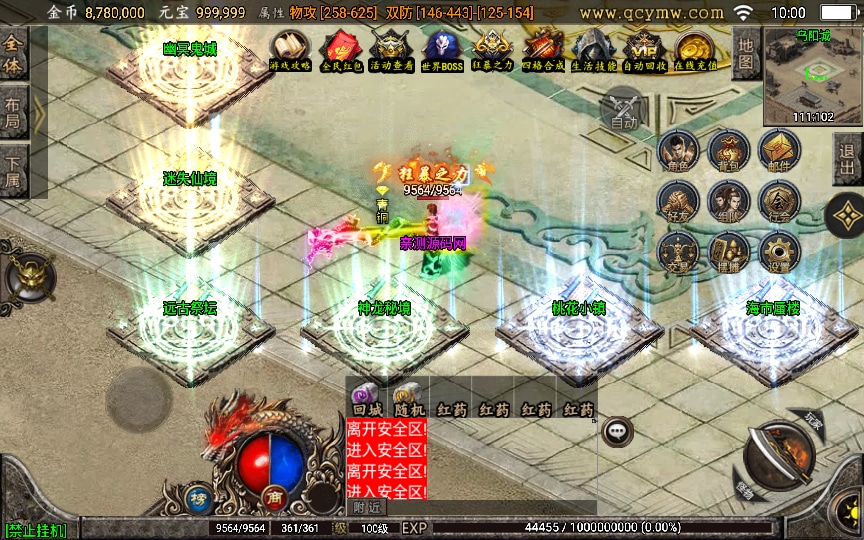Open the 四格合成 crafting icon

pyautogui.click(x=543, y=48)
